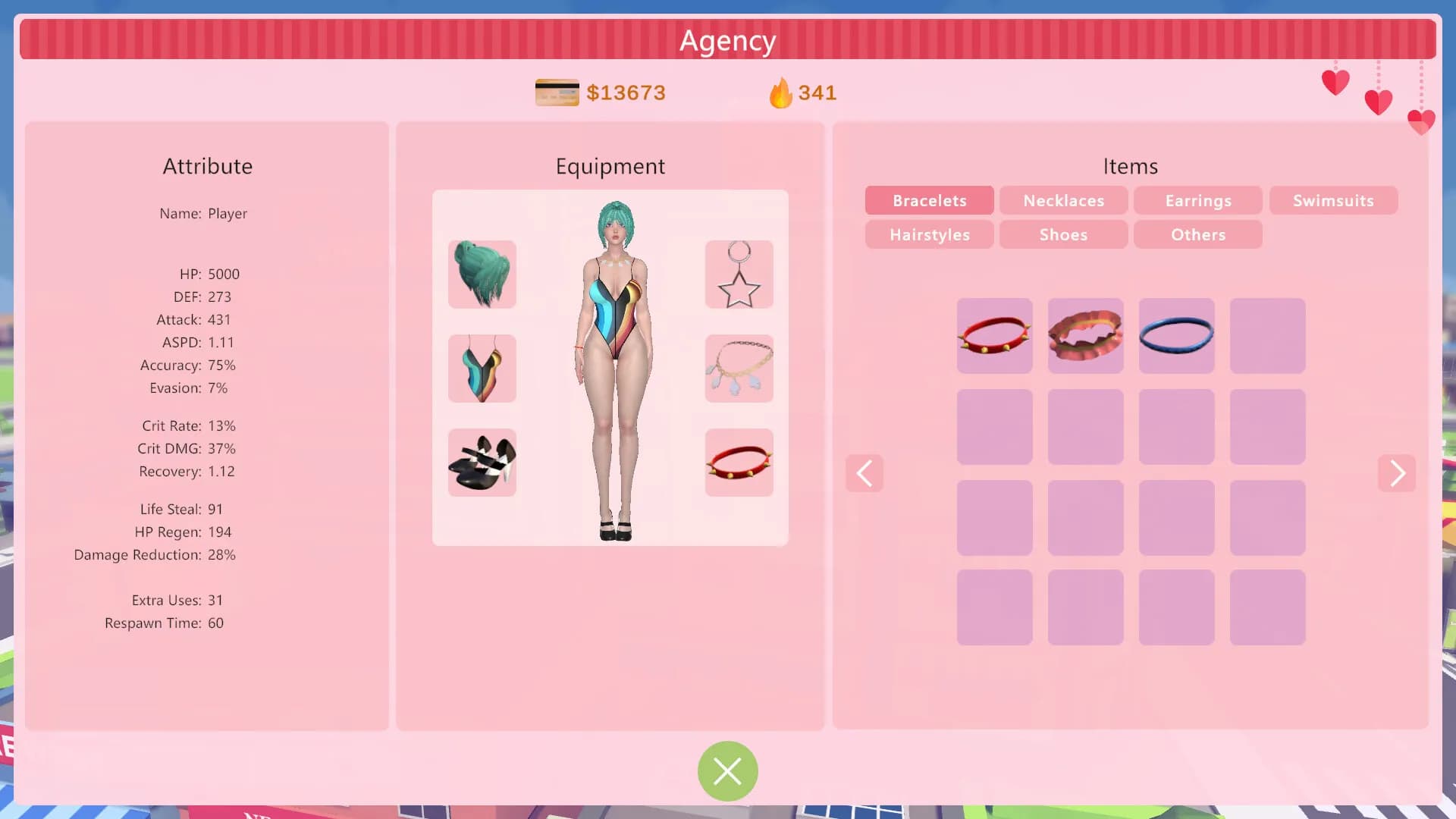
Task: Open the Swimsuits category
Action: (x=1332, y=200)
